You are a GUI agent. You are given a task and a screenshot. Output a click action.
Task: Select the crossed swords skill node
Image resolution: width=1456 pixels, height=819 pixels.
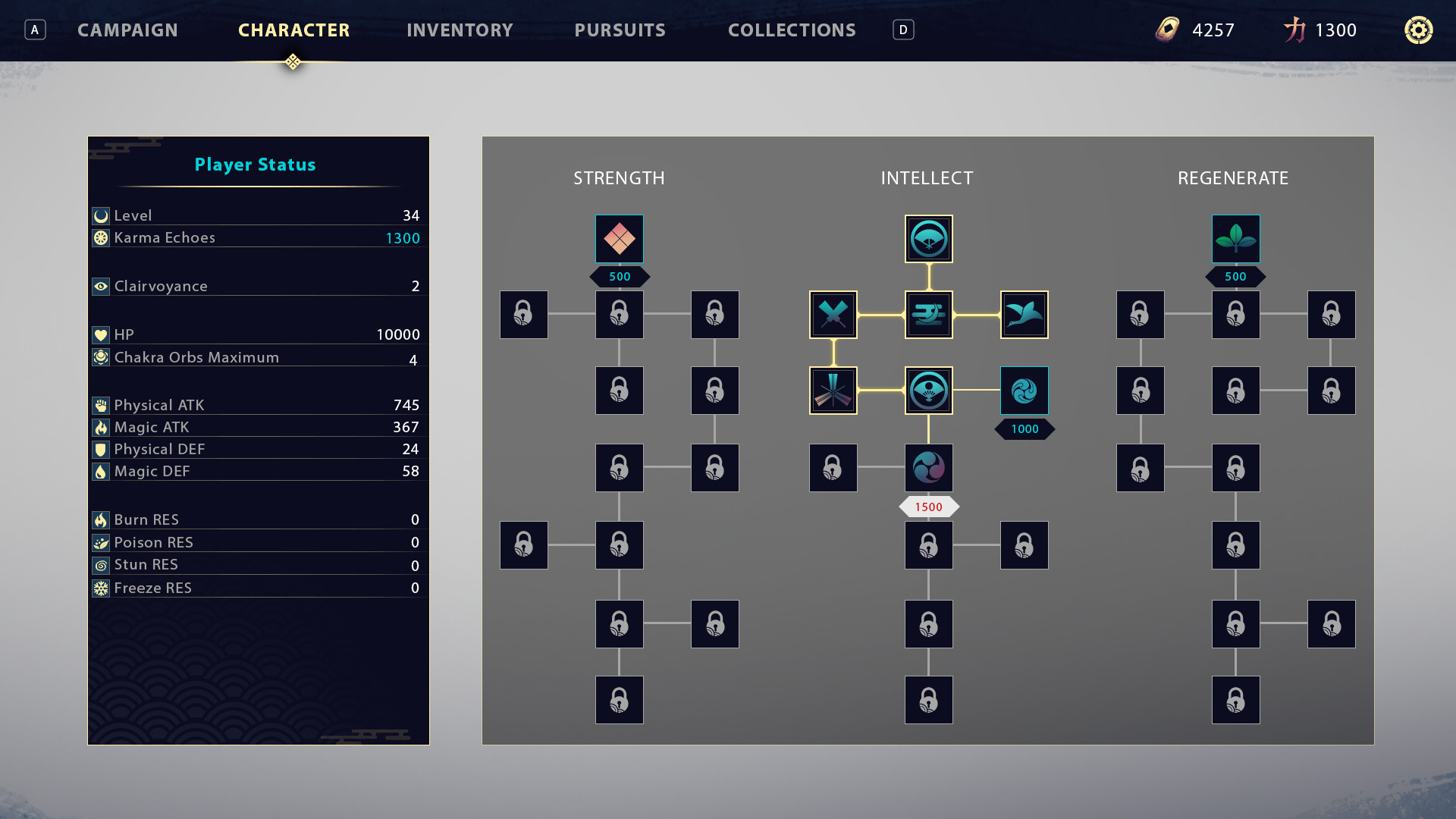(833, 315)
